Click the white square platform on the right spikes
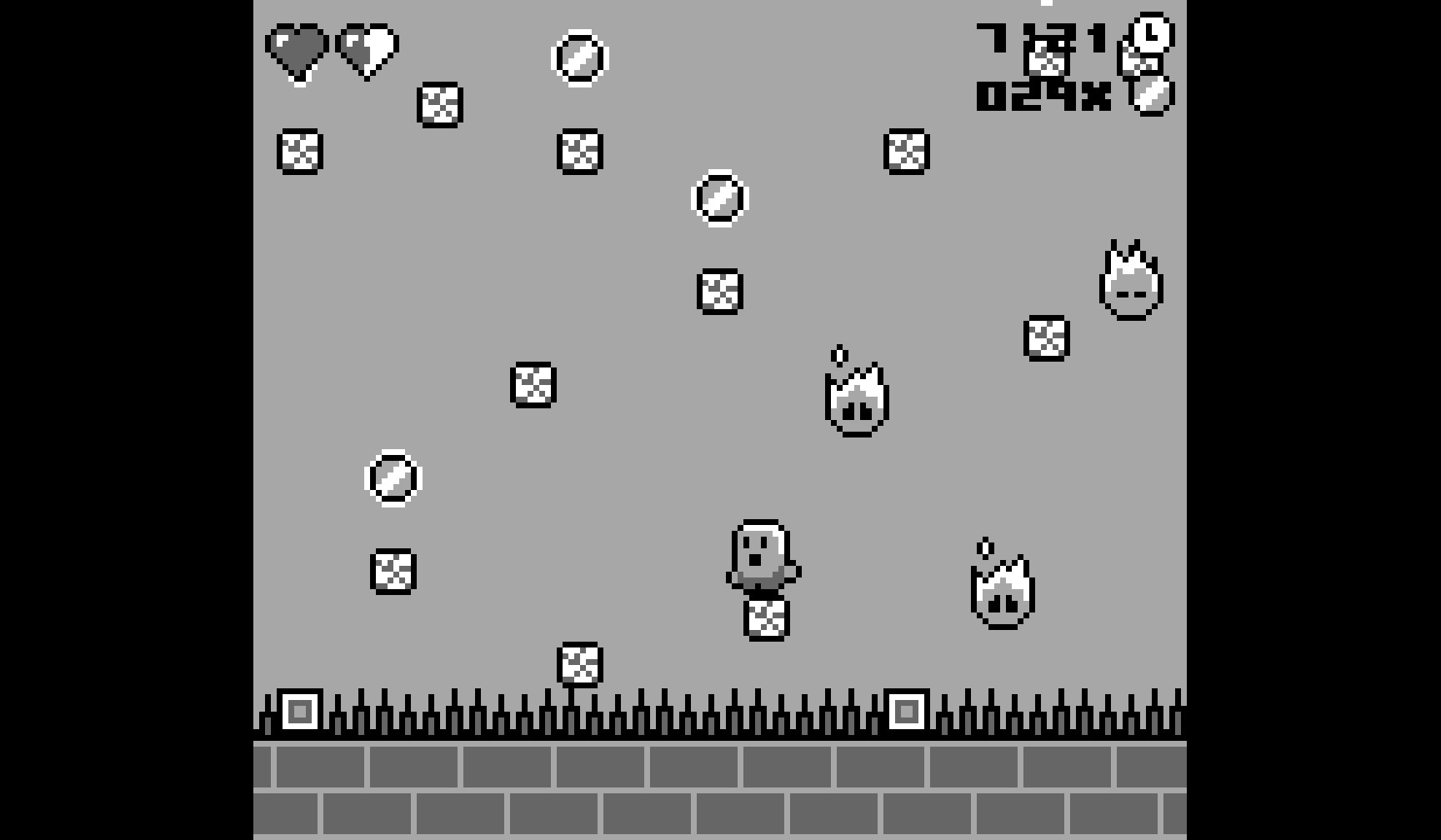This screenshot has height=840, width=1441. pyautogui.click(x=907, y=711)
